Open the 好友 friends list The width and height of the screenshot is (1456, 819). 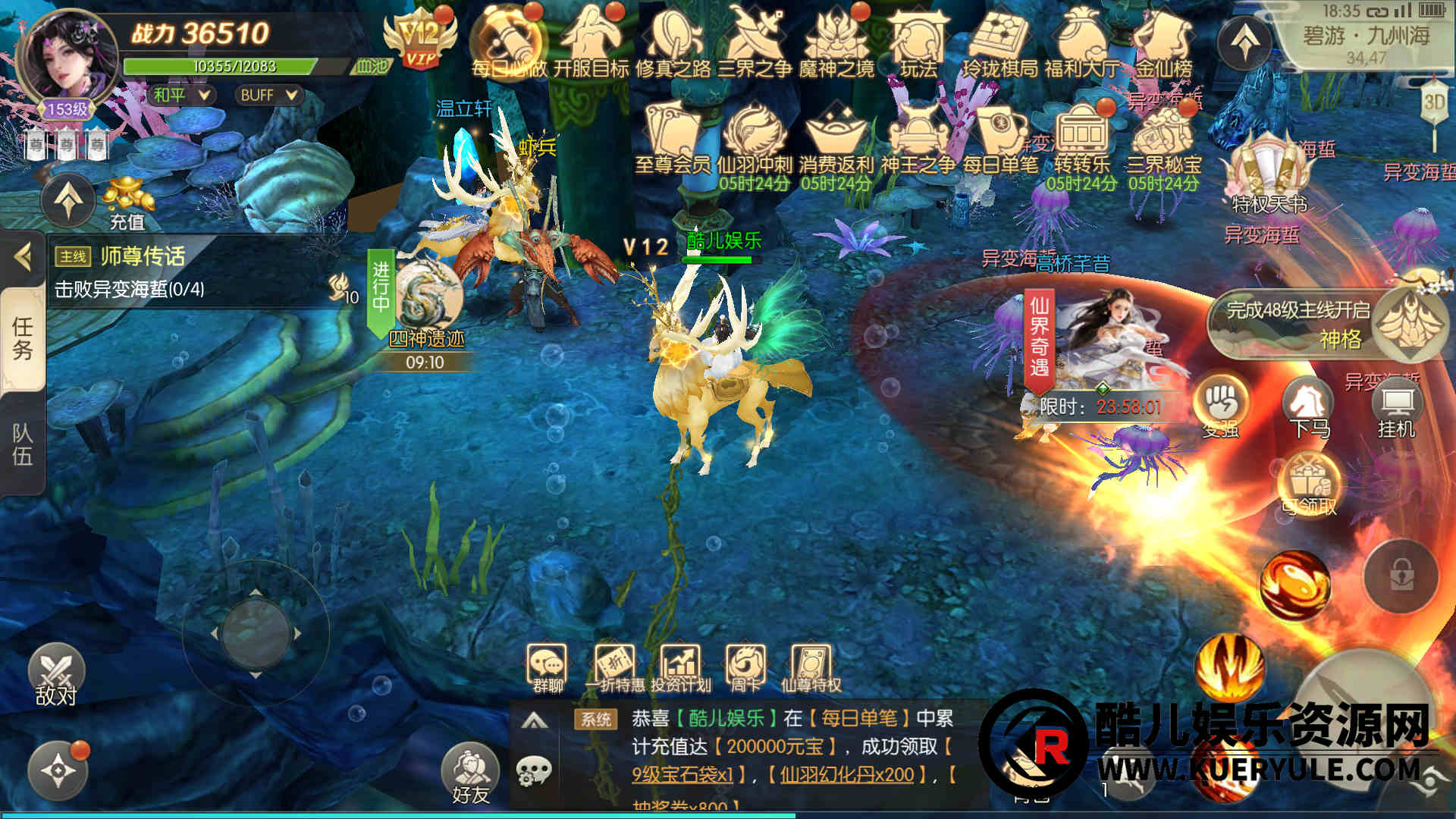click(x=470, y=773)
